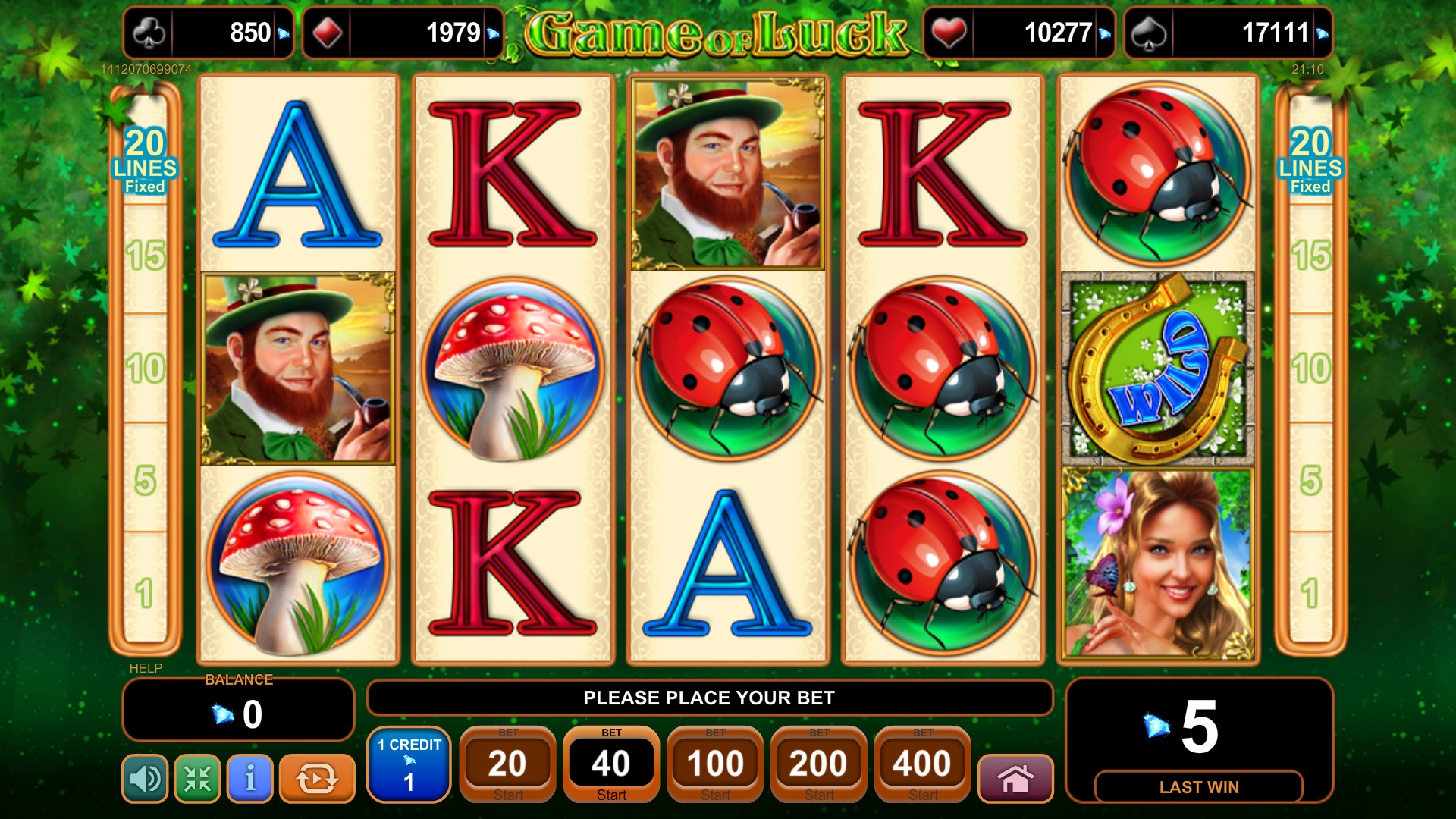The width and height of the screenshot is (1456, 819).
Task: Open the blue info paytable button
Action: (250, 778)
